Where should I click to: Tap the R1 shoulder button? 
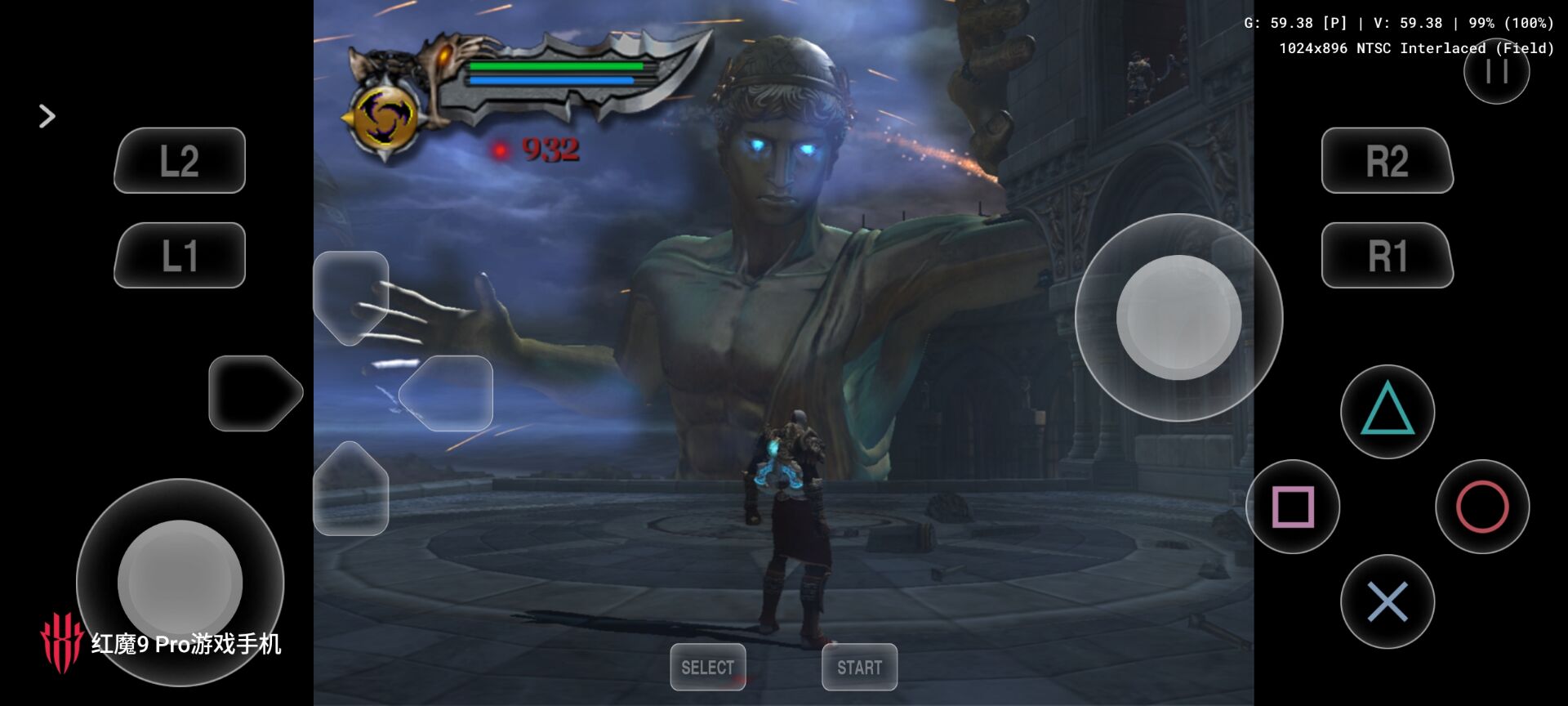(x=1387, y=256)
